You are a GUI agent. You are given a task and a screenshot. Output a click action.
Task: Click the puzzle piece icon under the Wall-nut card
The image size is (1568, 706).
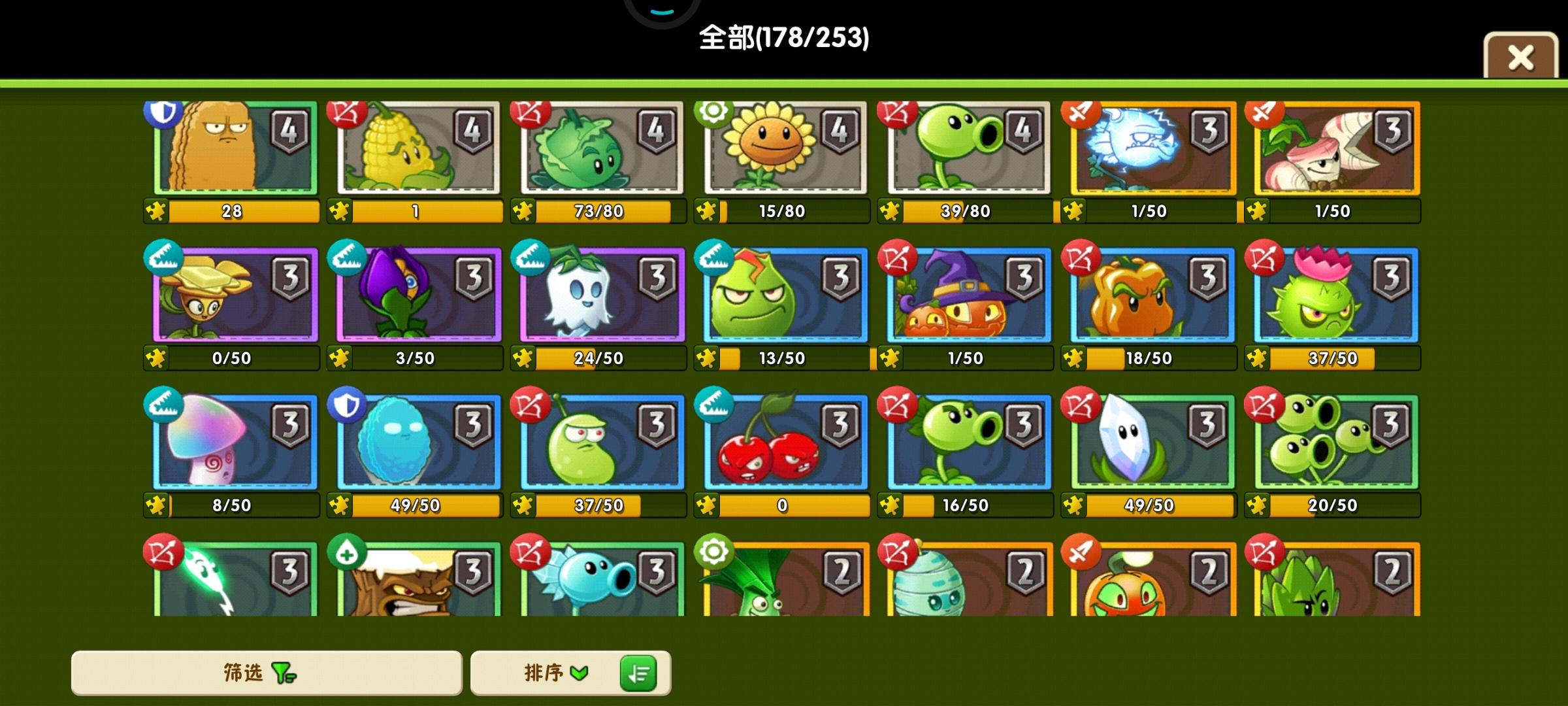[x=157, y=211]
